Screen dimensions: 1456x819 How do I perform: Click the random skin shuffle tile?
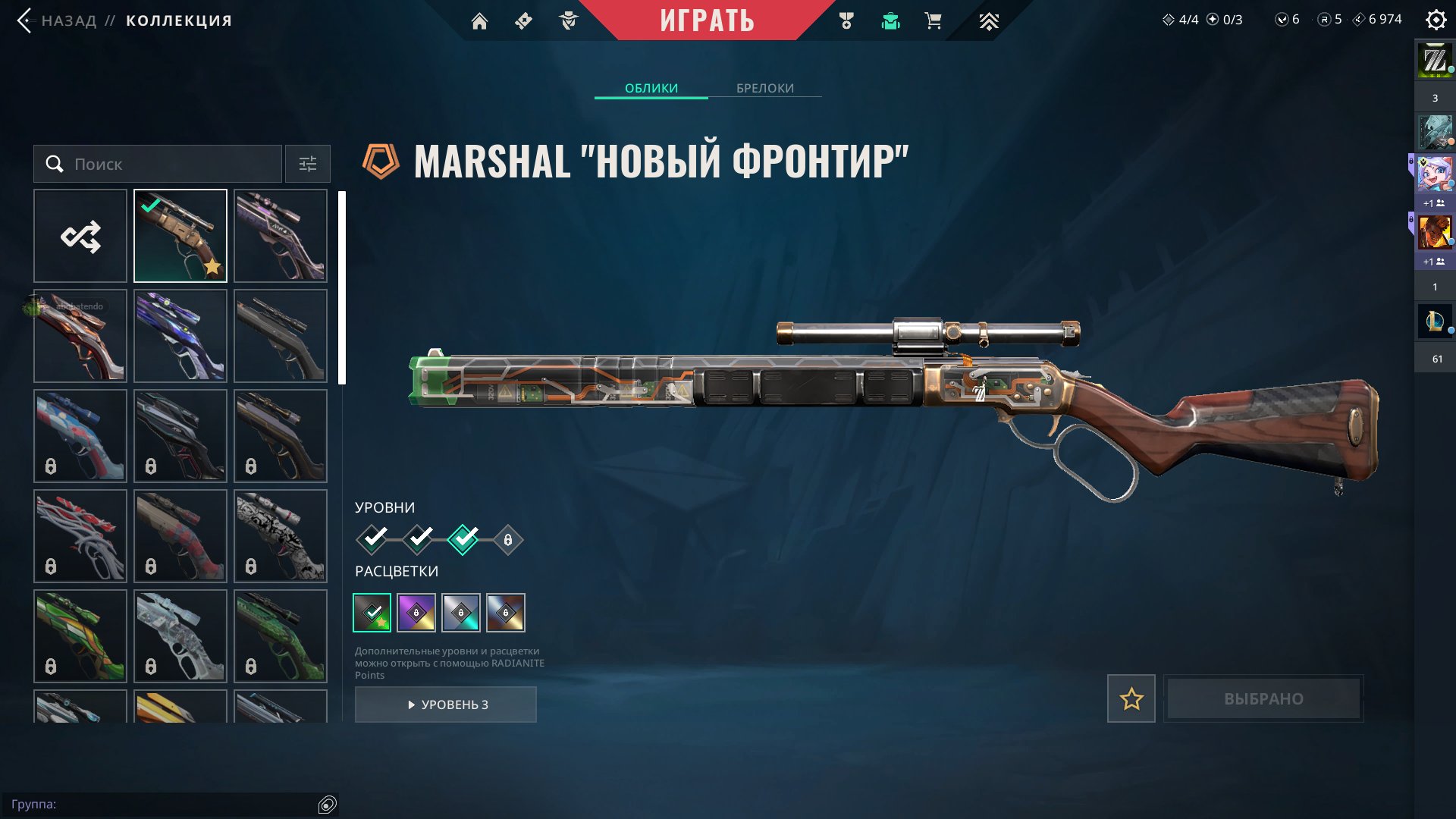coord(80,236)
